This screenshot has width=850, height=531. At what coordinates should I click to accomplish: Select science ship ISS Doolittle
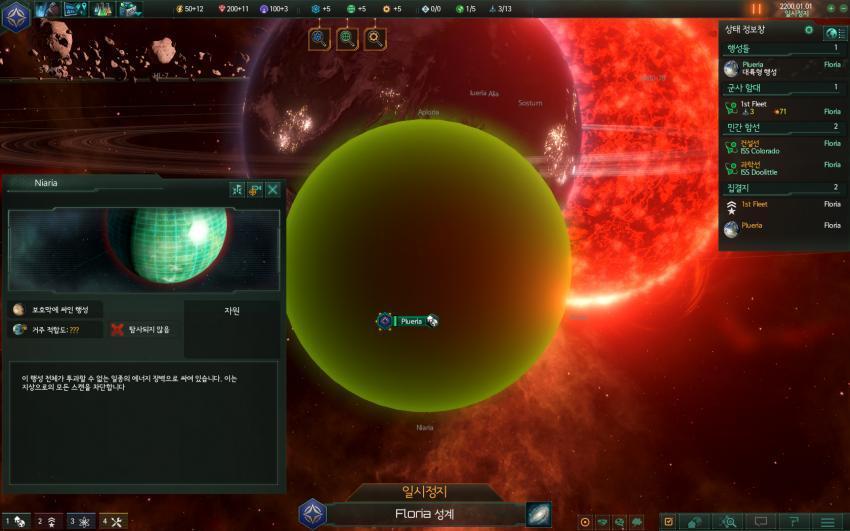[781, 168]
